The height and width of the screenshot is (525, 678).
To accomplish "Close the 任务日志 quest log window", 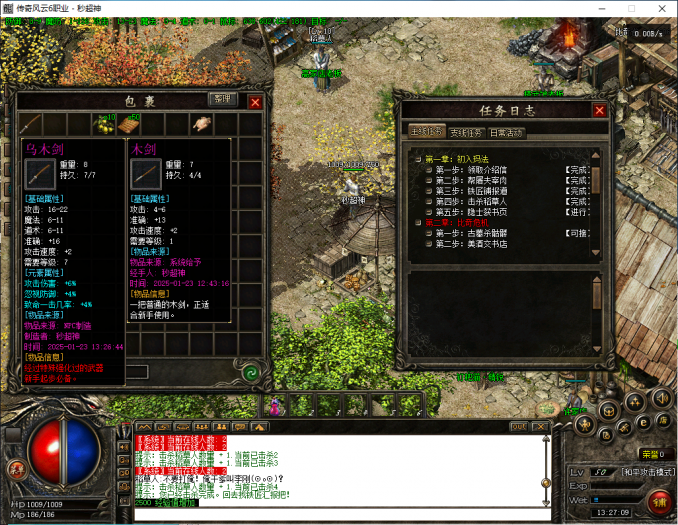I will click(598, 111).
